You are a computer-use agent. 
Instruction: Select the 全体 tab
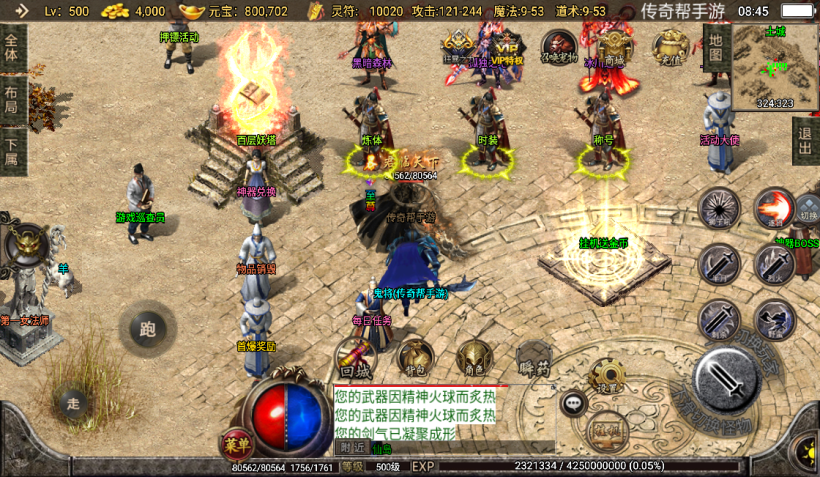pyautogui.click(x=12, y=46)
